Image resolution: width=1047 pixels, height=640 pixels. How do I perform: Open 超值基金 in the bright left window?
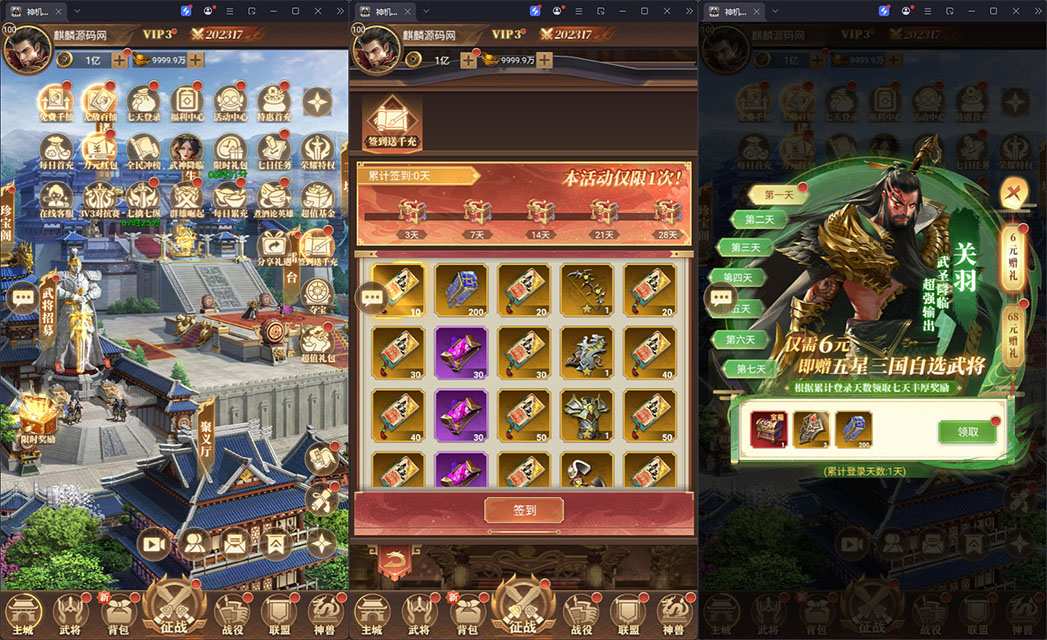coord(318,201)
